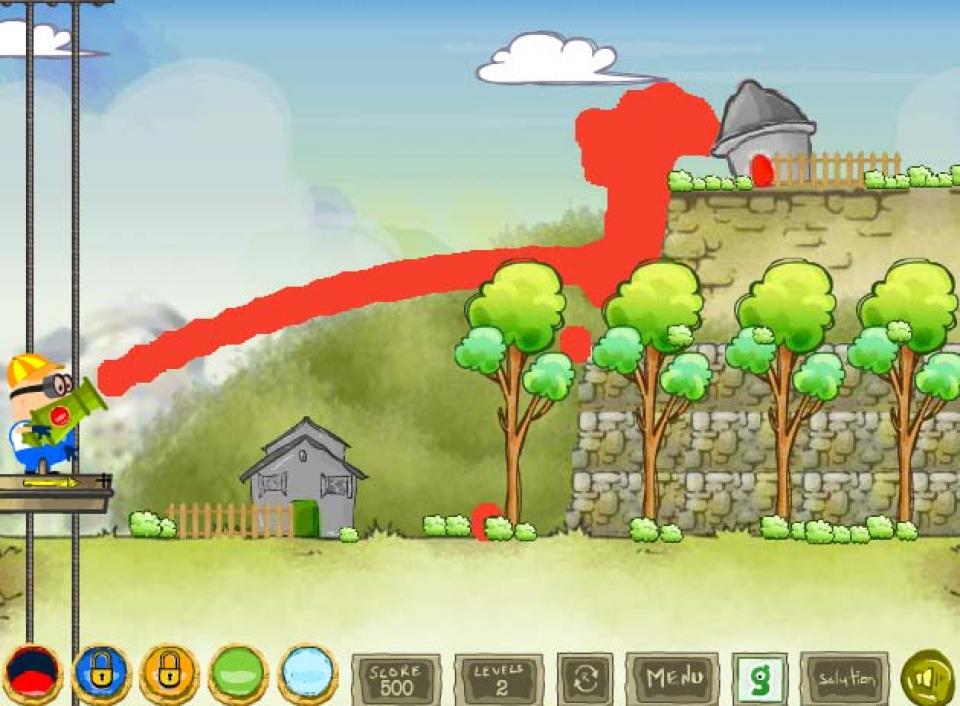
Task: Choose the locked blue ammo button
Action: 101,674
